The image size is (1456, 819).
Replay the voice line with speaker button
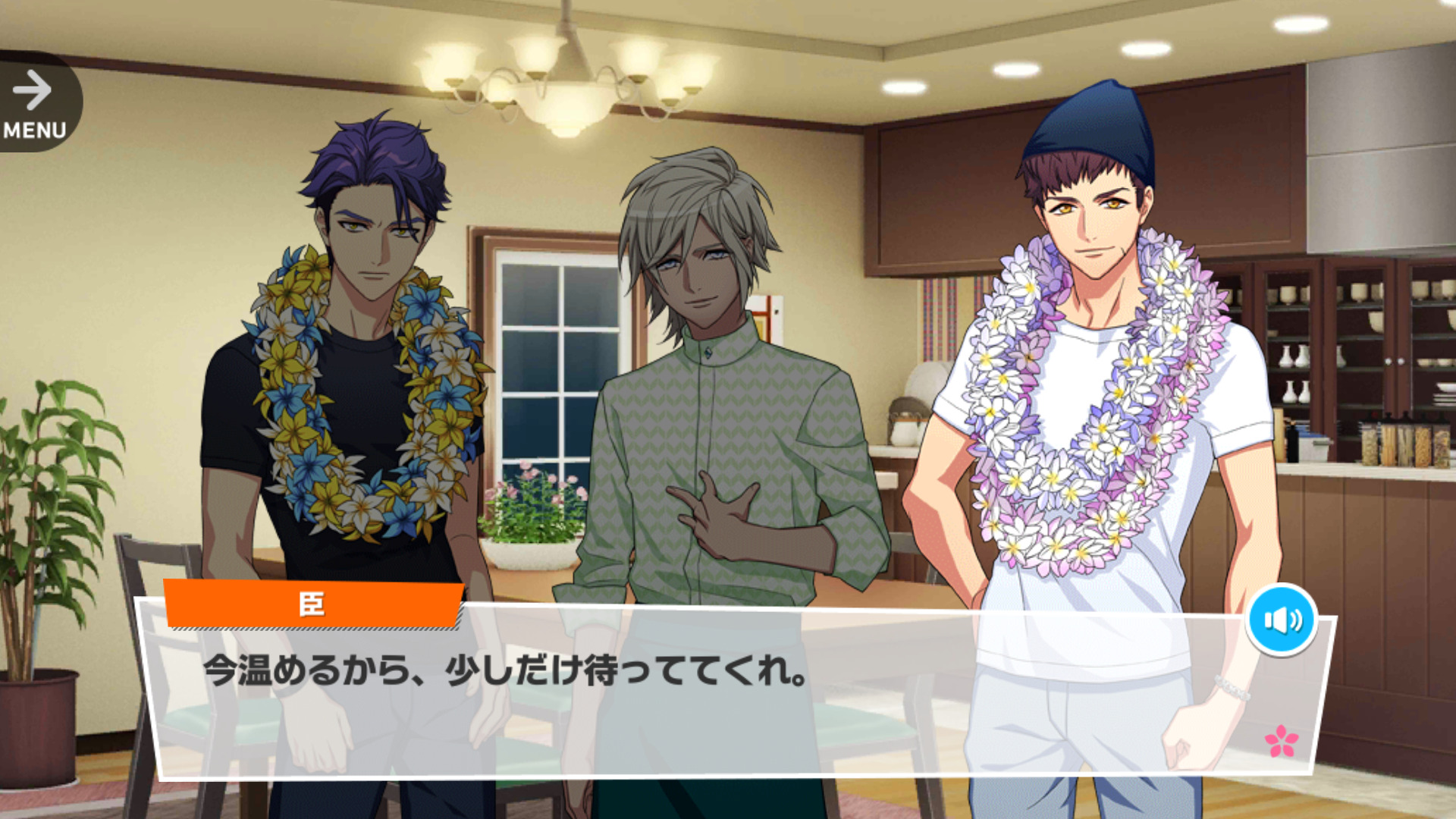[1282, 620]
